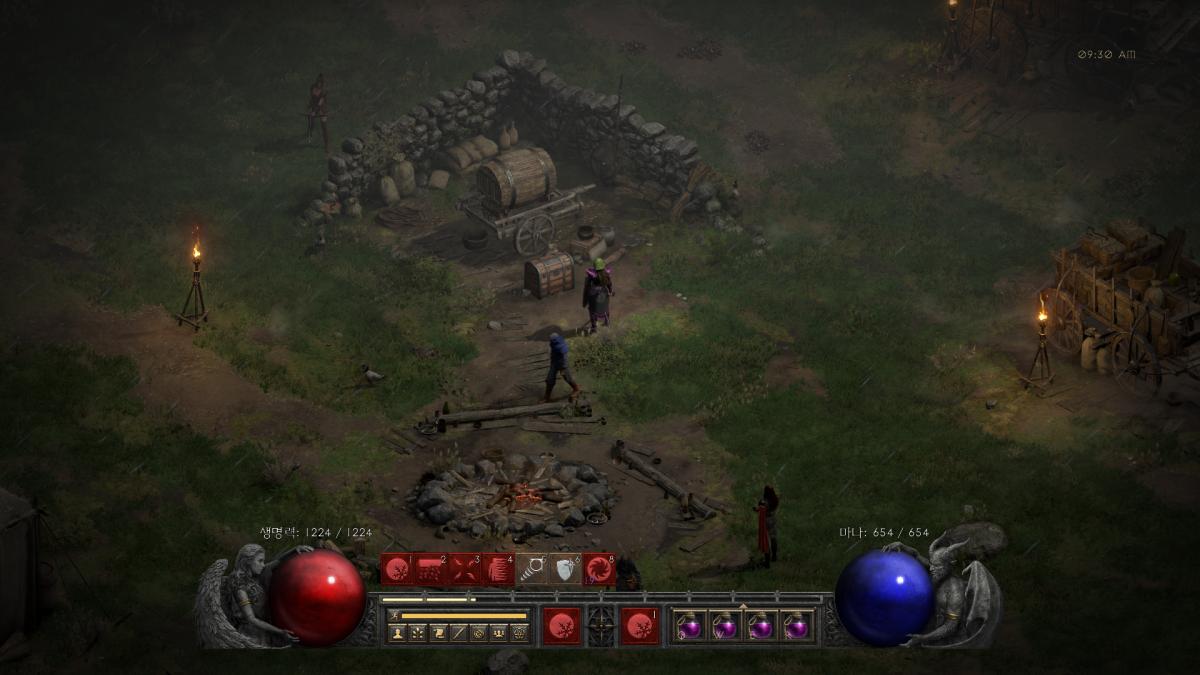Click the diagonal-line mini panel button
Image resolution: width=1200 pixels, height=675 pixels.
(458, 633)
